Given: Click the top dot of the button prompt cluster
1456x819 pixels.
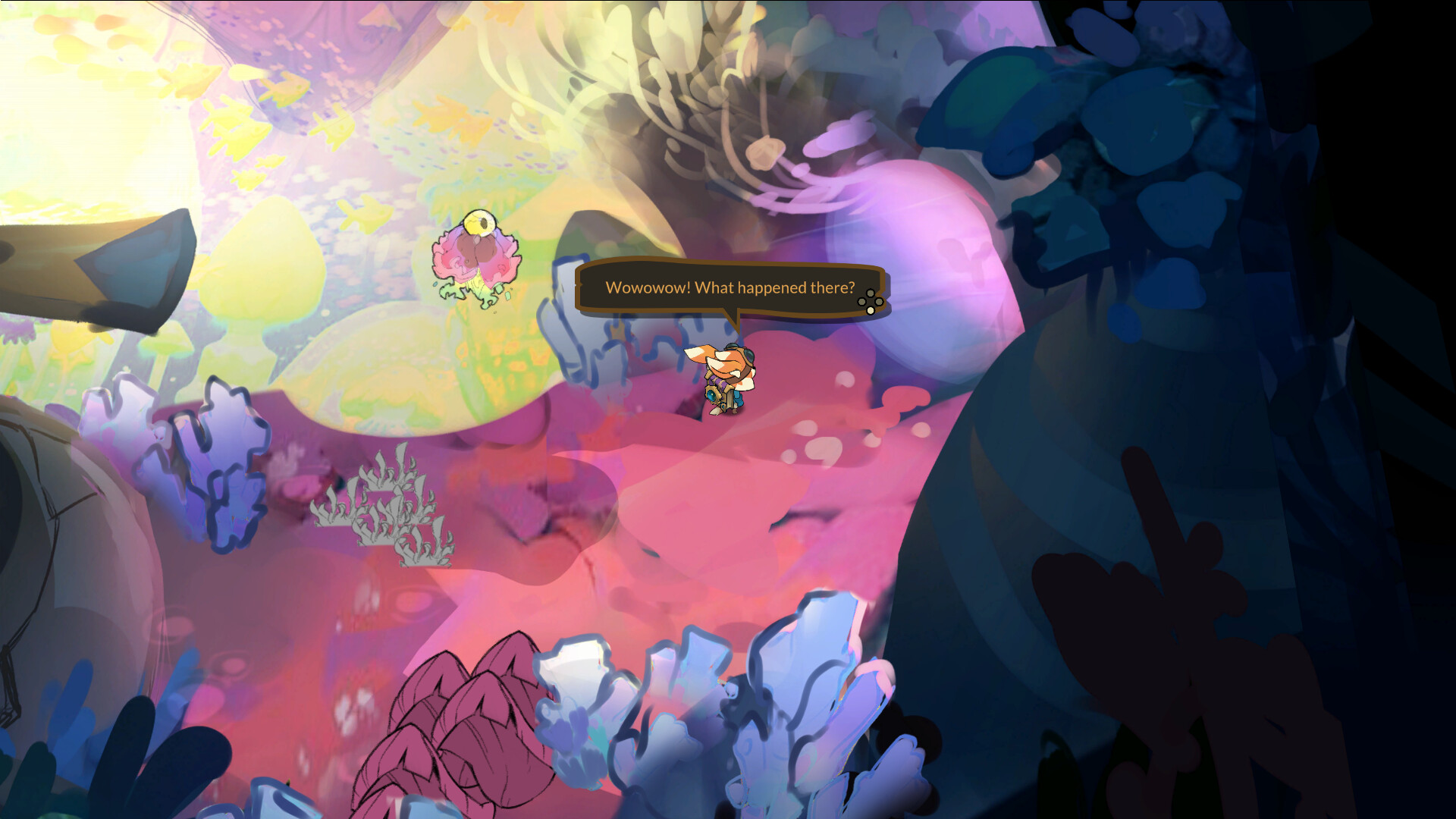Looking at the screenshot, I should tap(871, 293).
